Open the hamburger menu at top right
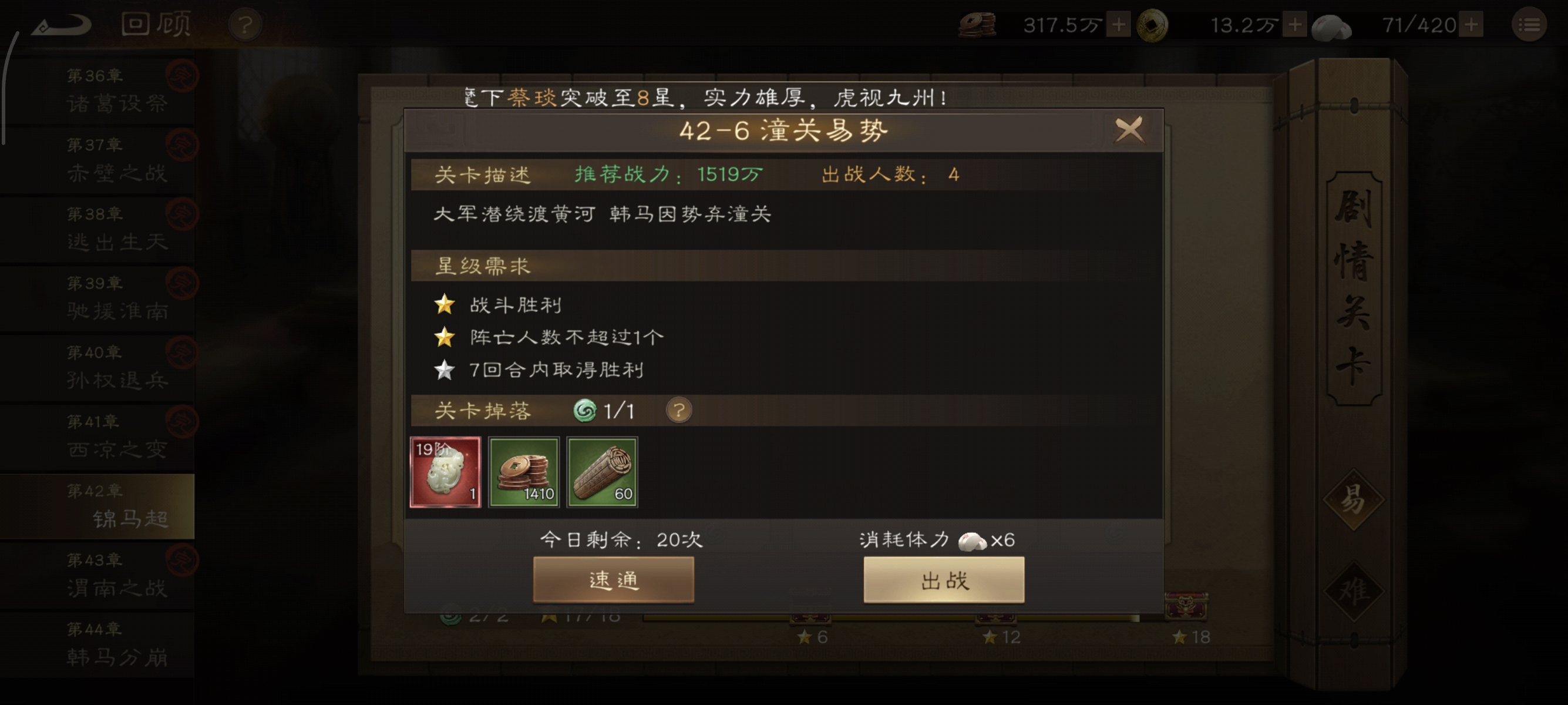 click(1529, 24)
